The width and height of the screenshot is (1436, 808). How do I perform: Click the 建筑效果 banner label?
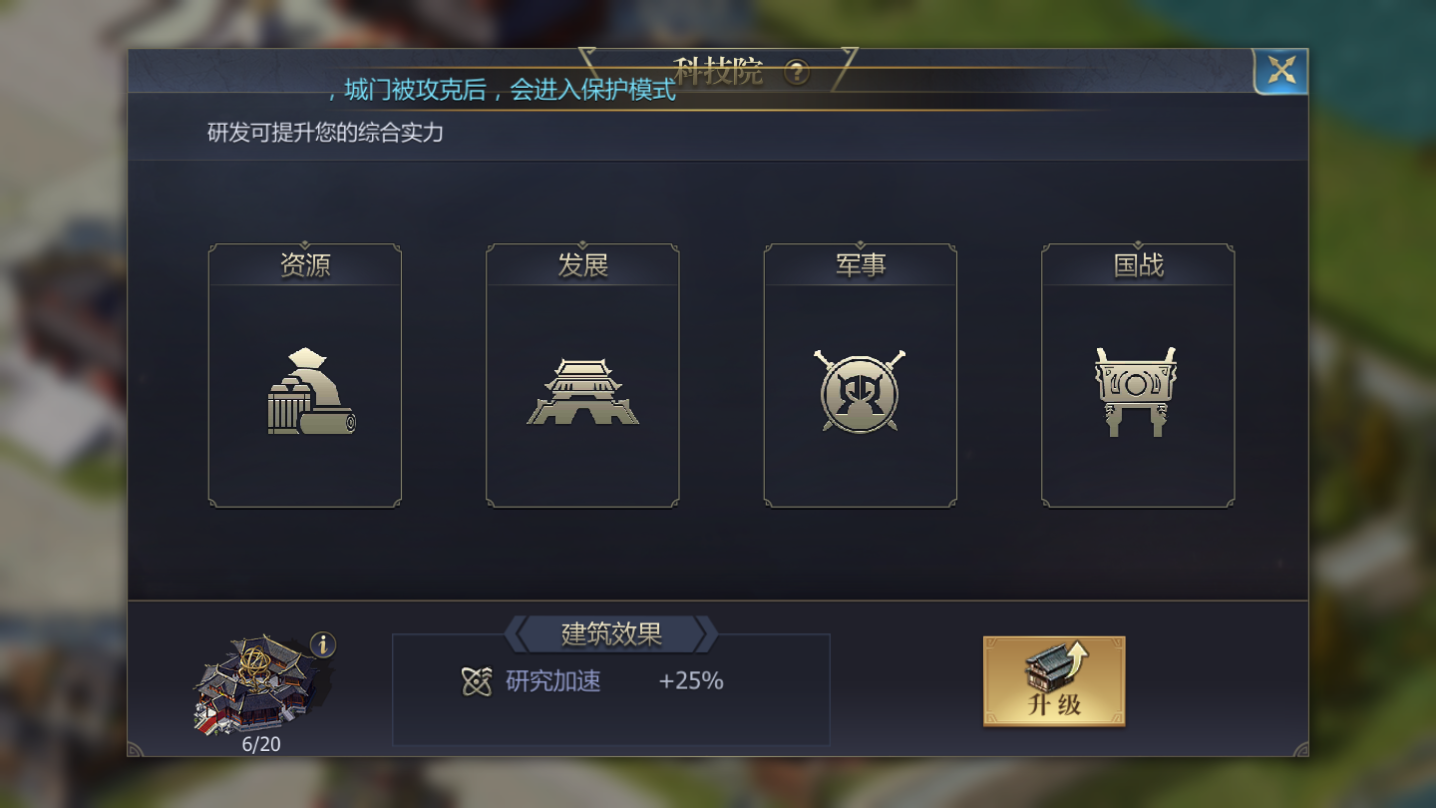[611, 634]
